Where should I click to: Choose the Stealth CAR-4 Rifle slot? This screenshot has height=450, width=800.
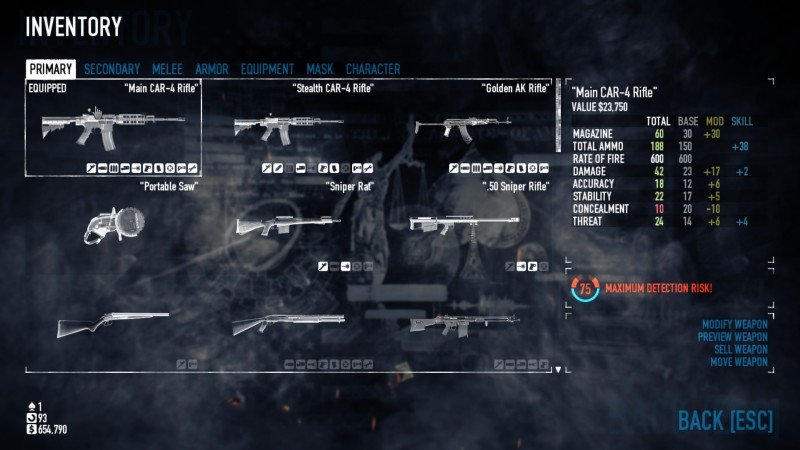click(289, 128)
